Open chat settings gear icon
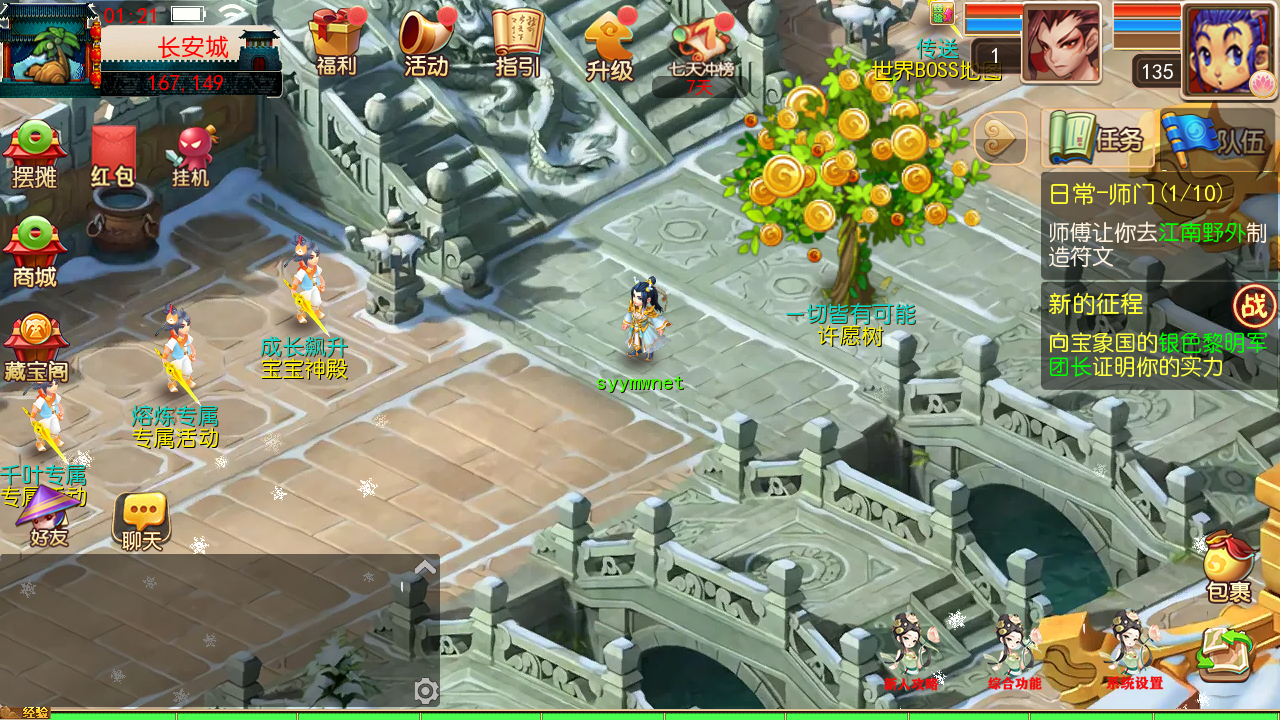The image size is (1280, 720). 426,691
